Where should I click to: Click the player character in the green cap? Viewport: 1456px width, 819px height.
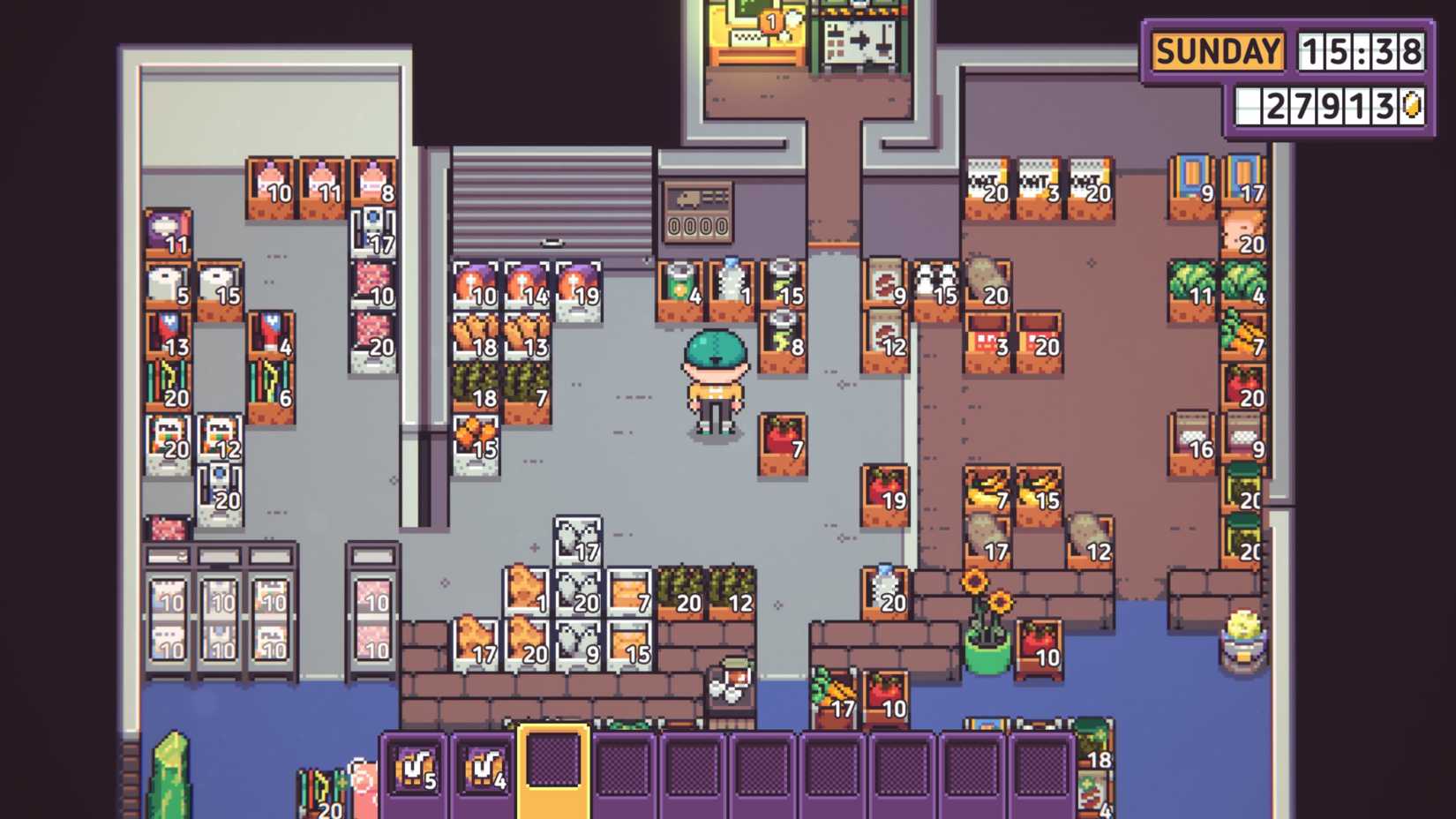tap(715, 379)
